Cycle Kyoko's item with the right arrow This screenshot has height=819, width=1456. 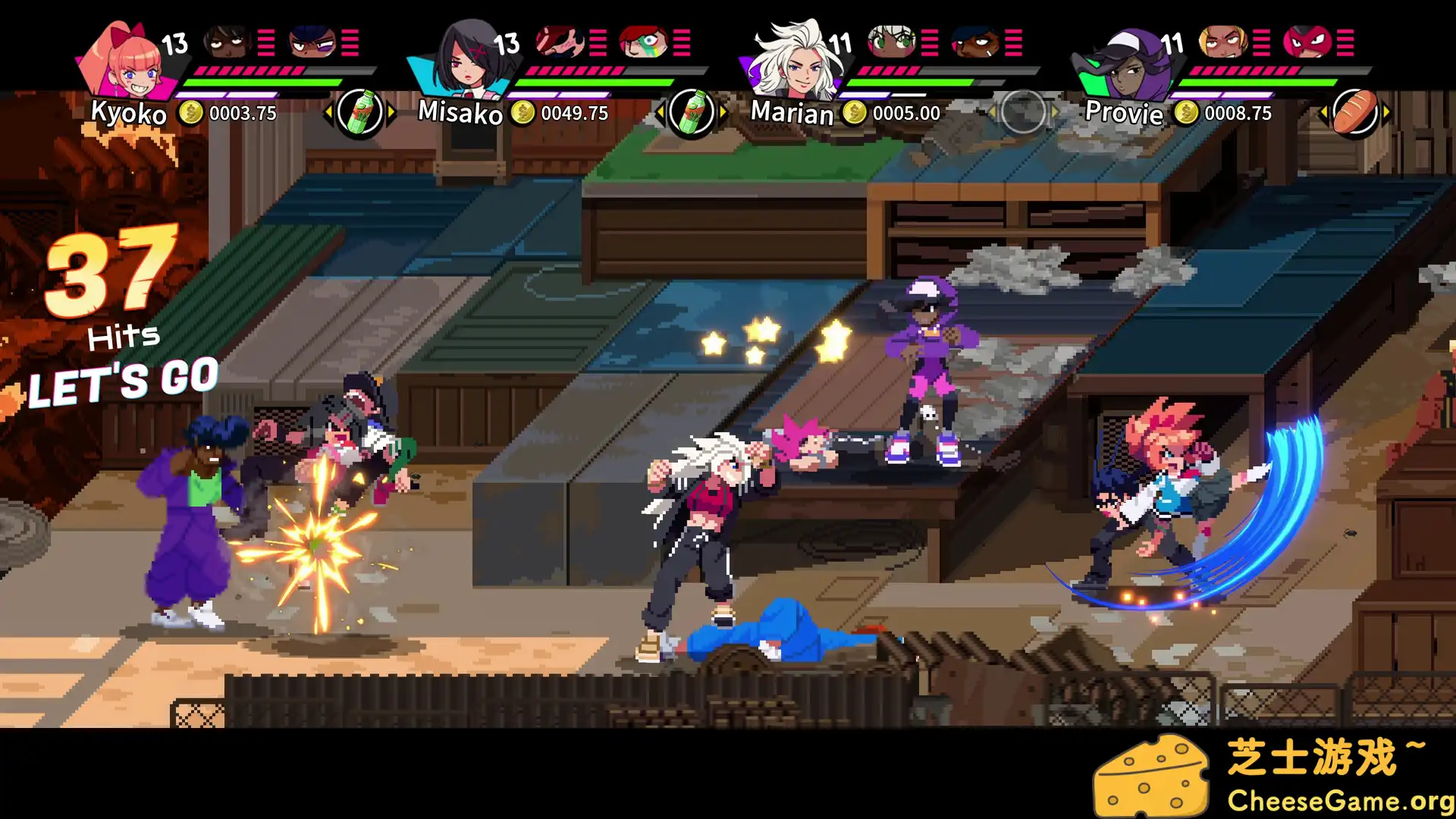[392, 111]
